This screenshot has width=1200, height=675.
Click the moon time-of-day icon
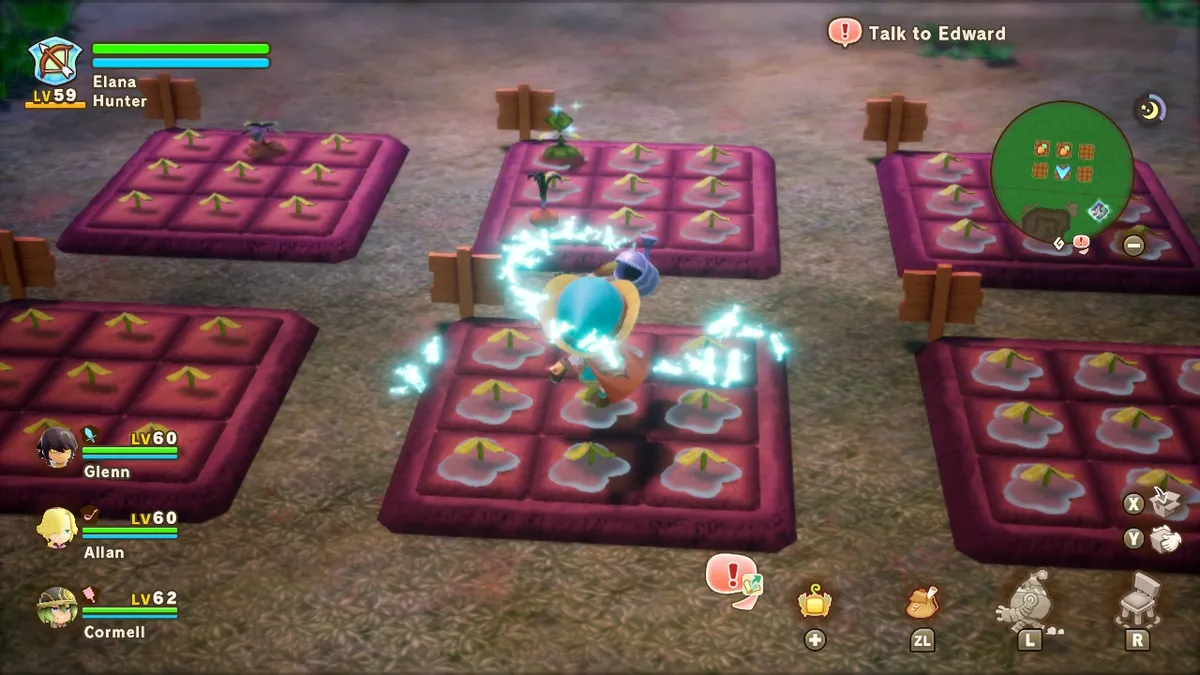click(x=1150, y=108)
